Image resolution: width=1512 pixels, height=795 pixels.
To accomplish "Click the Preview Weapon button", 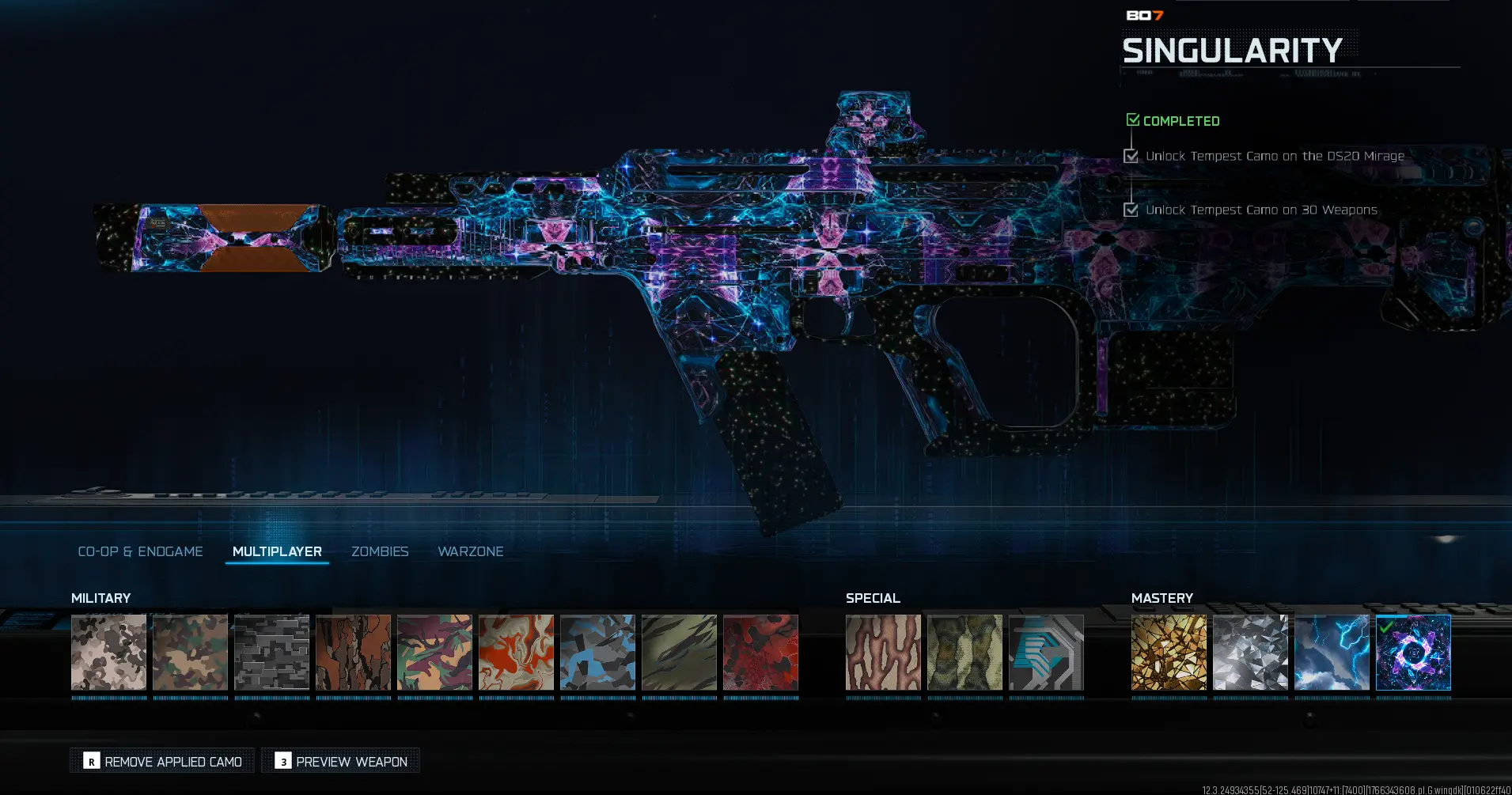I will click(340, 760).
